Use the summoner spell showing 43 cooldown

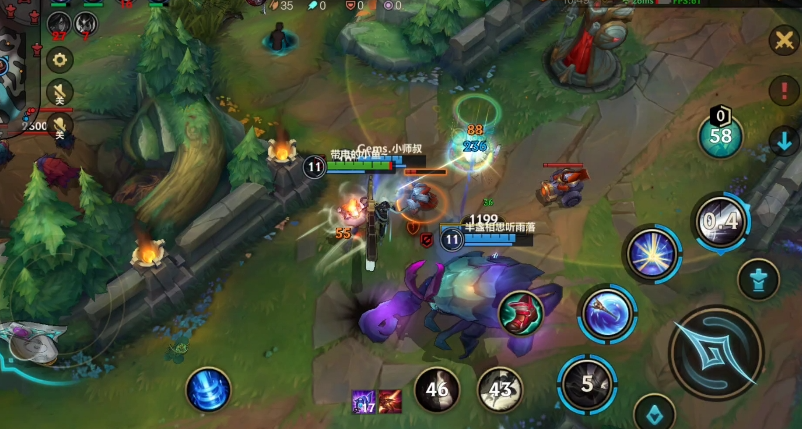click(499, 389)
